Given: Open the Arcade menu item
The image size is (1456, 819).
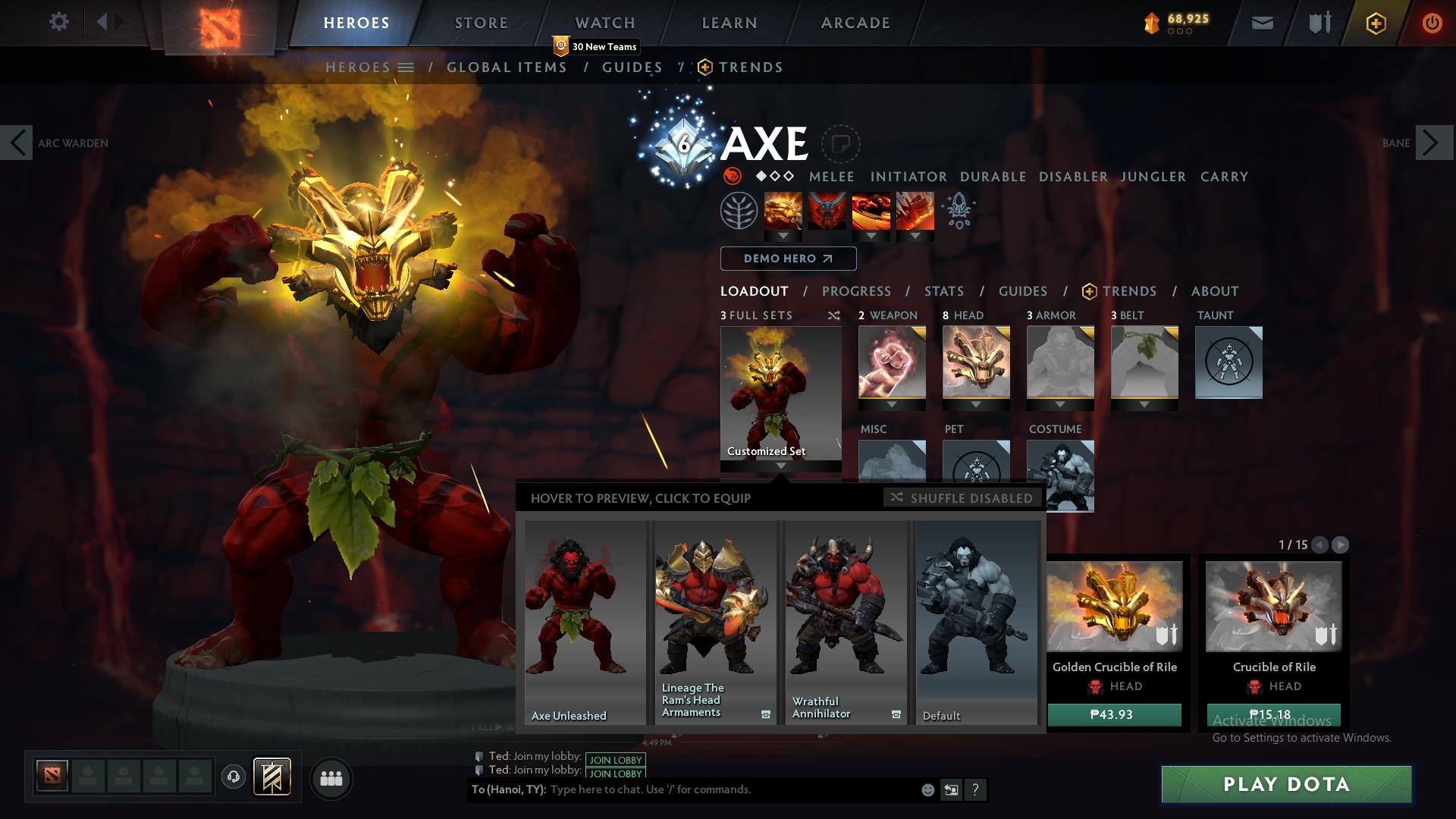Looking at the screenshot, I should tap(855, 23).
